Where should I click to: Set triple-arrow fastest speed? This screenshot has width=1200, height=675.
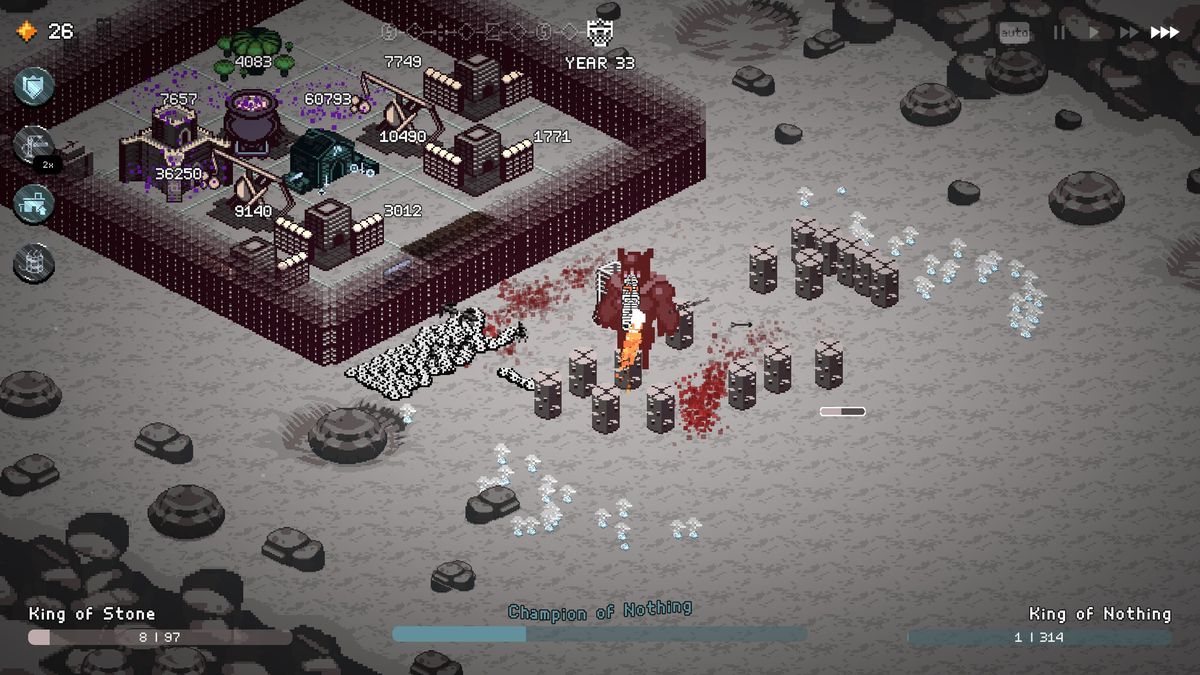[1165, 33]
